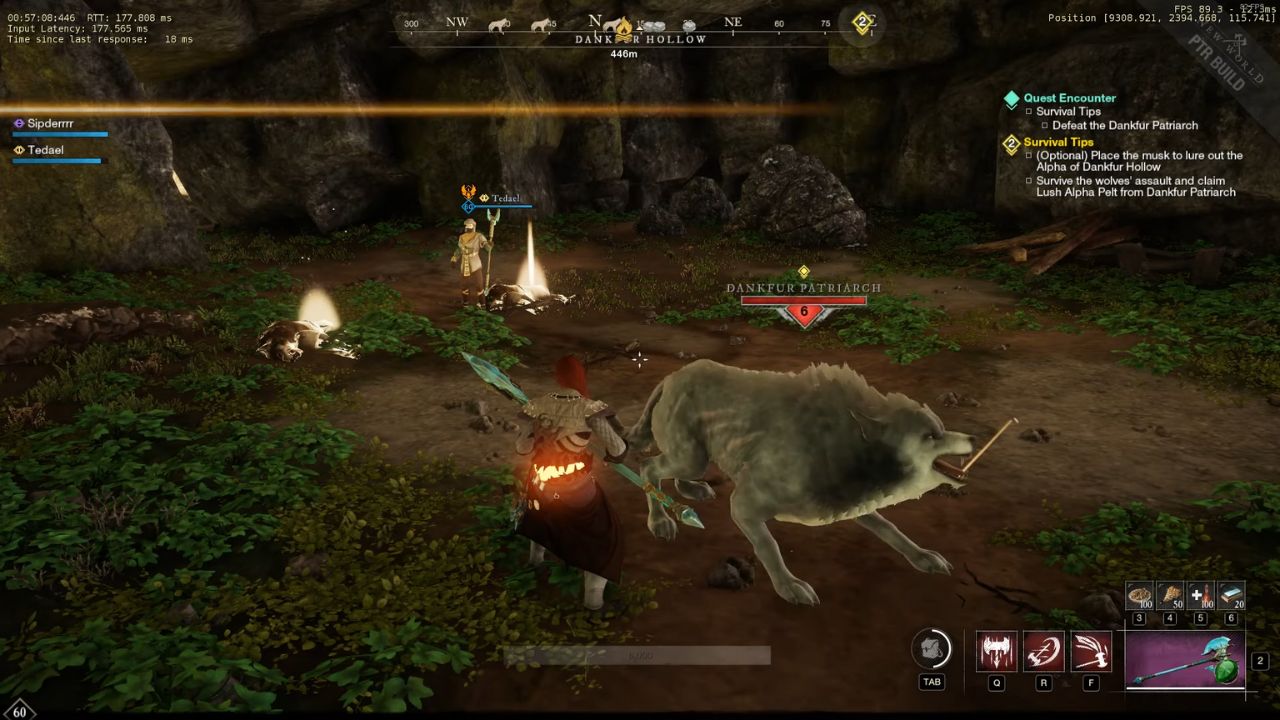
Task: Select the Quest Encounter tracker heading
Action: coord(1069,98)
